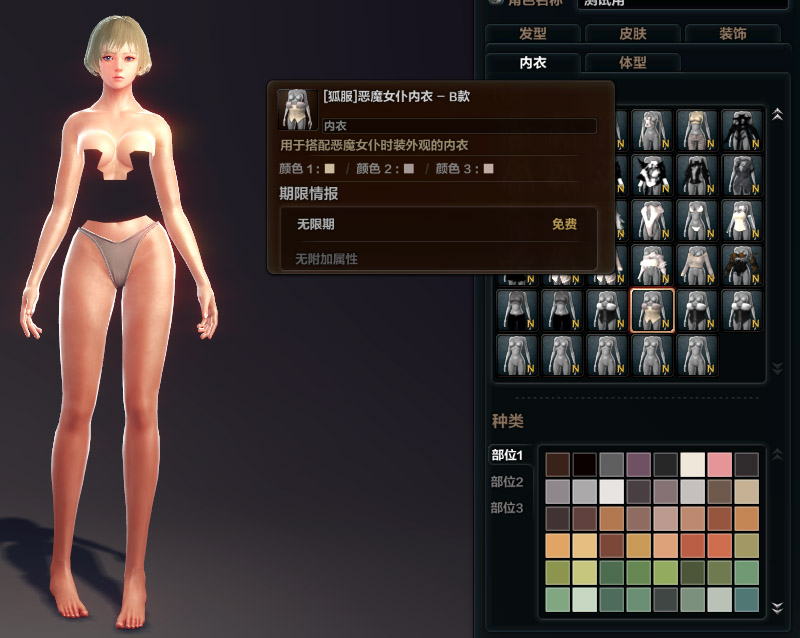The width and height of the screenshot is (800, 638).
Task: Click the color palette's scroll-down arrows
Action: [777, 607]
